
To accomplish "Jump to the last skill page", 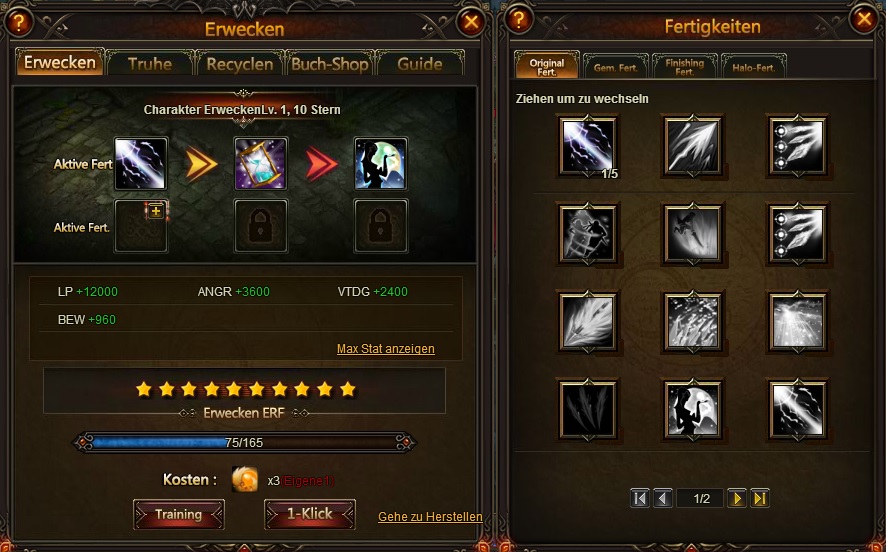I will (x=760, y=498).
